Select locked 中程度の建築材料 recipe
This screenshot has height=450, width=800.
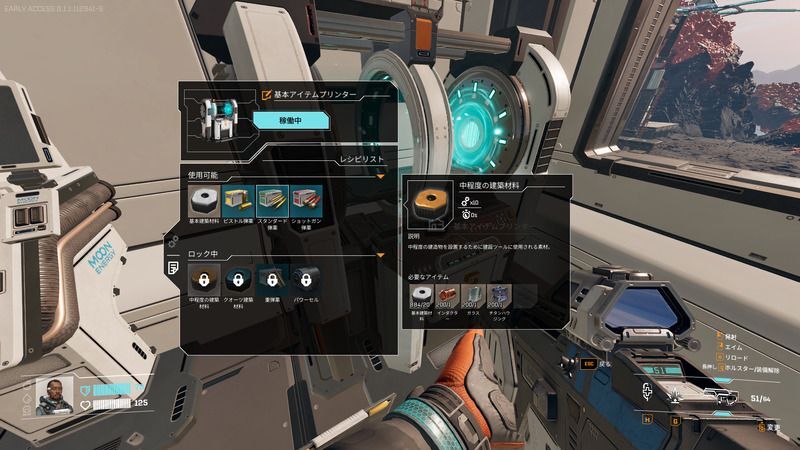205,281
